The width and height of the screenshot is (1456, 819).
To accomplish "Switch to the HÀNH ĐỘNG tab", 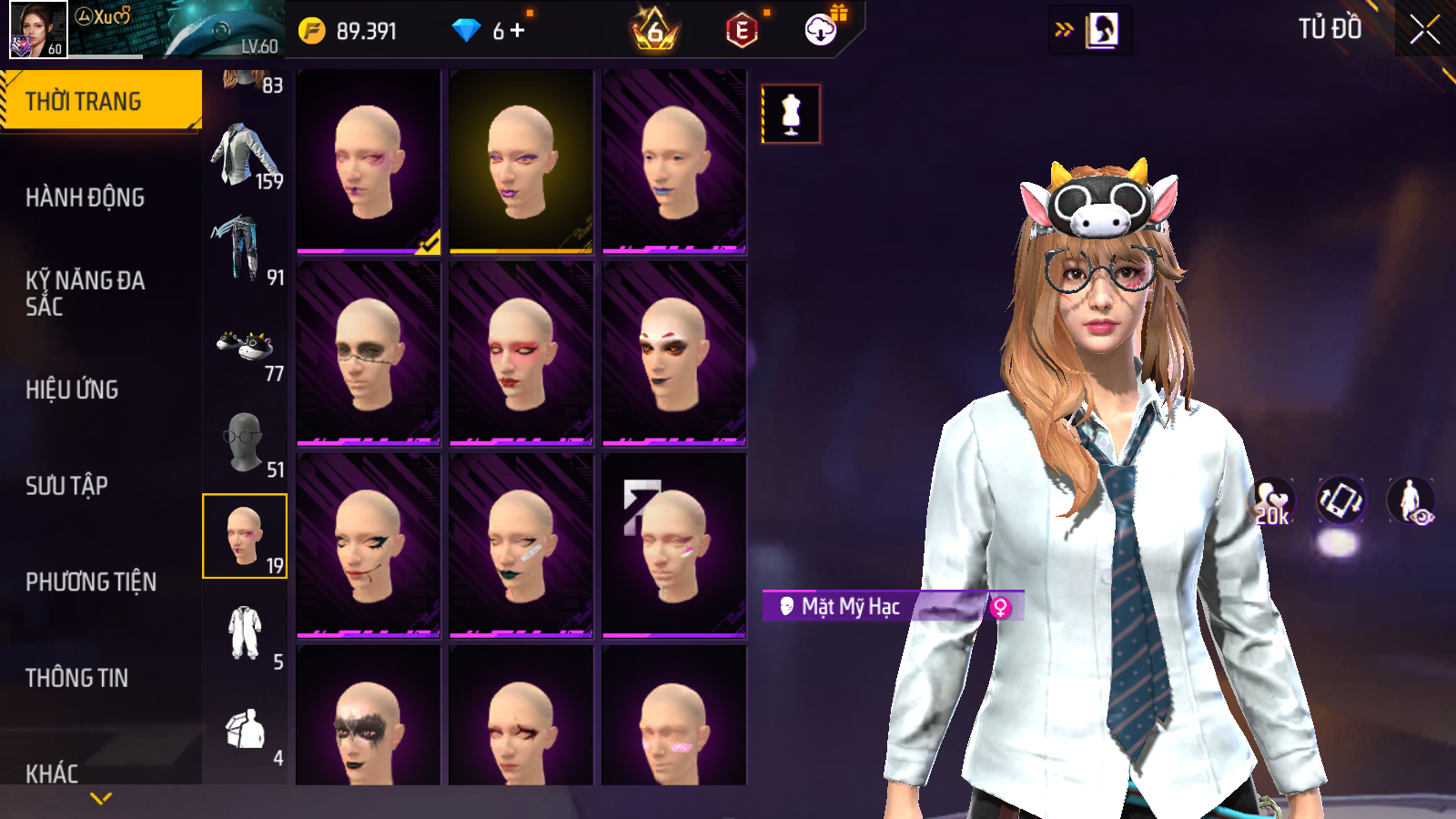I will pyautogui.click(x=86, y=197).
